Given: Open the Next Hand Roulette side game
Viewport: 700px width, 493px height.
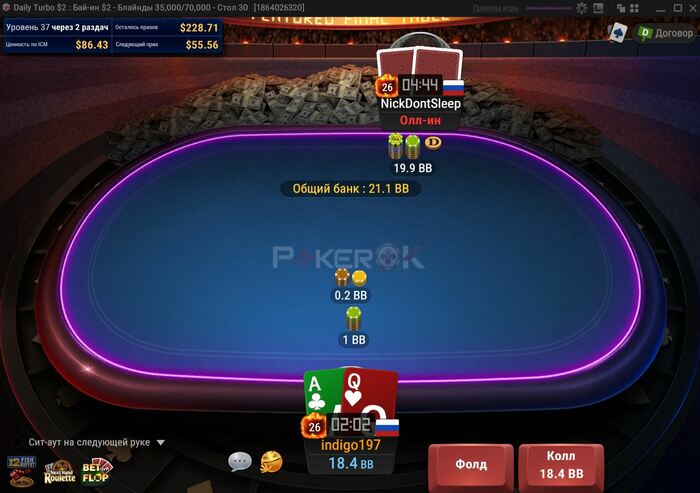Looking at the screenshot, I should (x=59, y=472).
